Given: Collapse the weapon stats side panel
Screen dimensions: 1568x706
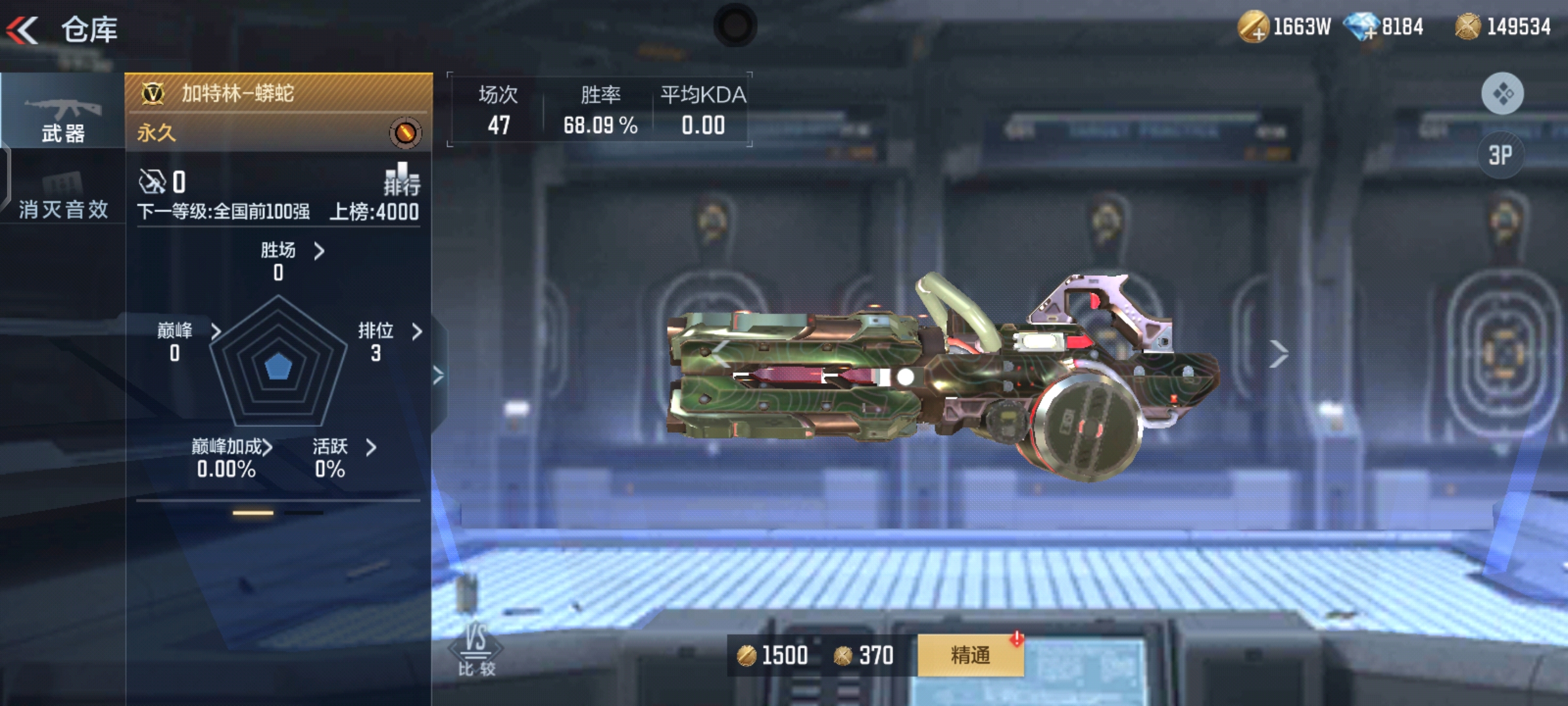Looking at the screenshot, I should (x=438, y=375).
